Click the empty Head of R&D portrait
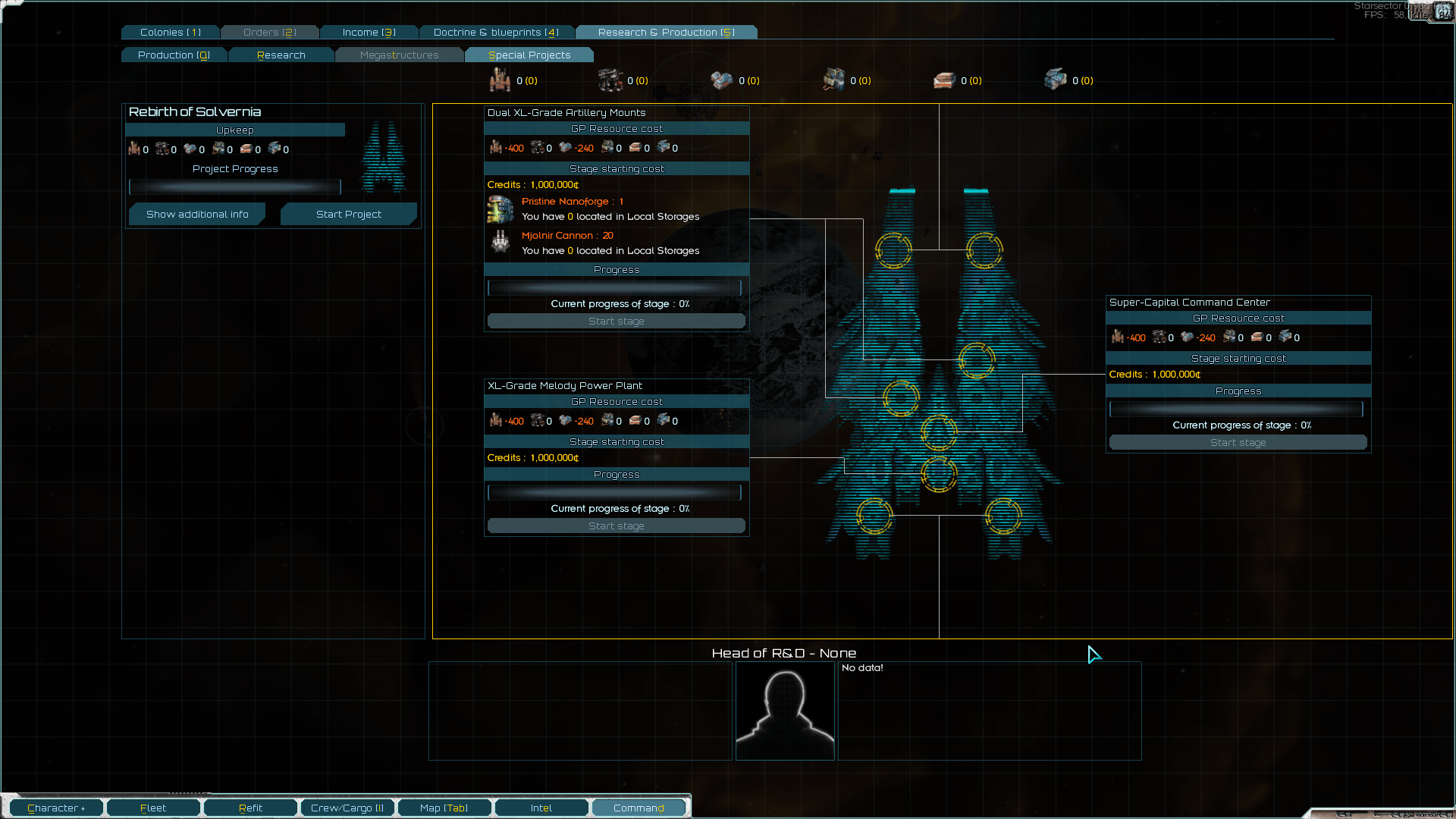The image size is (1456, 819). pos(785,711)
